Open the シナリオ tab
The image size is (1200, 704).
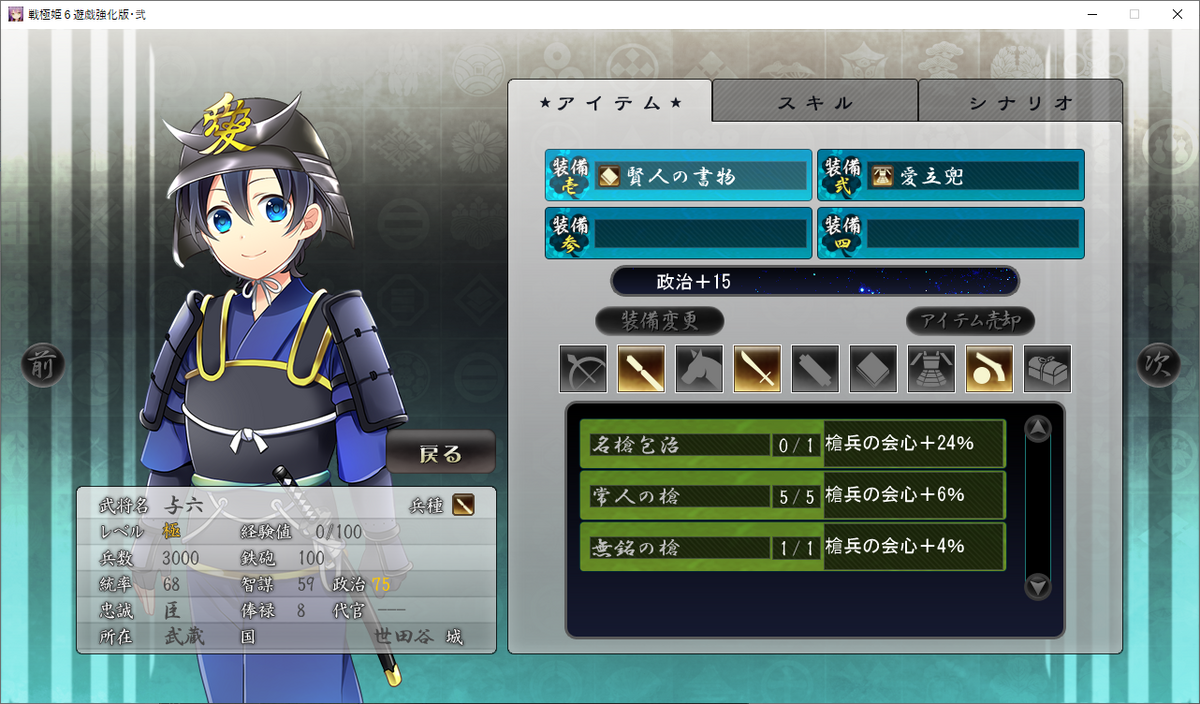1020,102
